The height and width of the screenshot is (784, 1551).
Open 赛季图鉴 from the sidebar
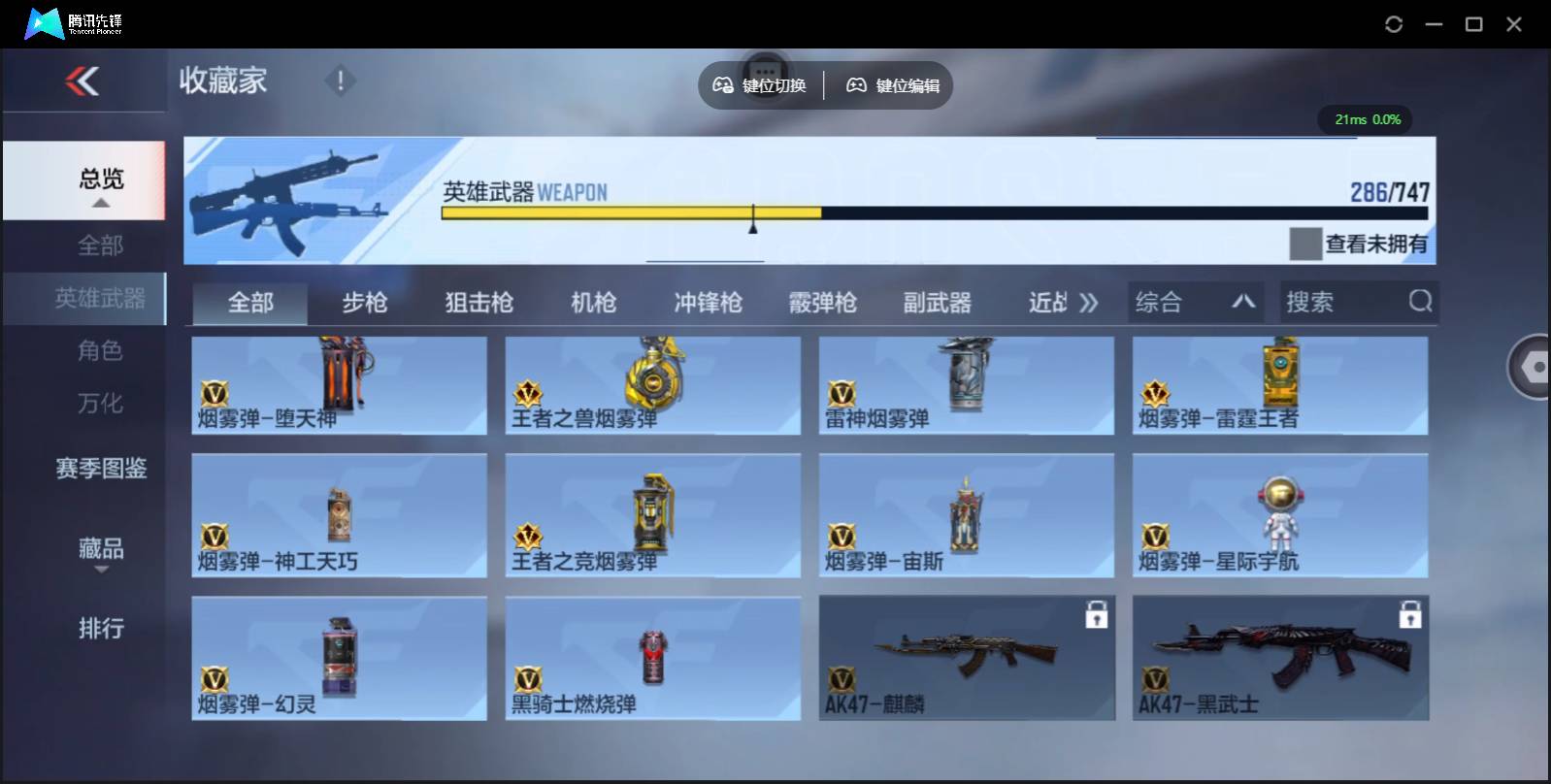[x=100, y=469]
